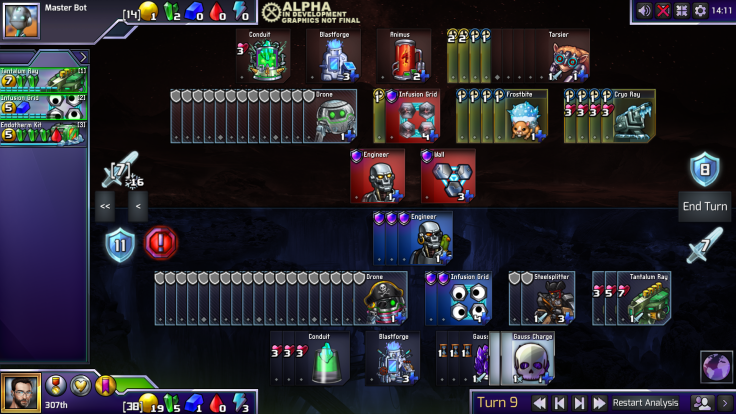End the current turn

click(x=705, y=206)
